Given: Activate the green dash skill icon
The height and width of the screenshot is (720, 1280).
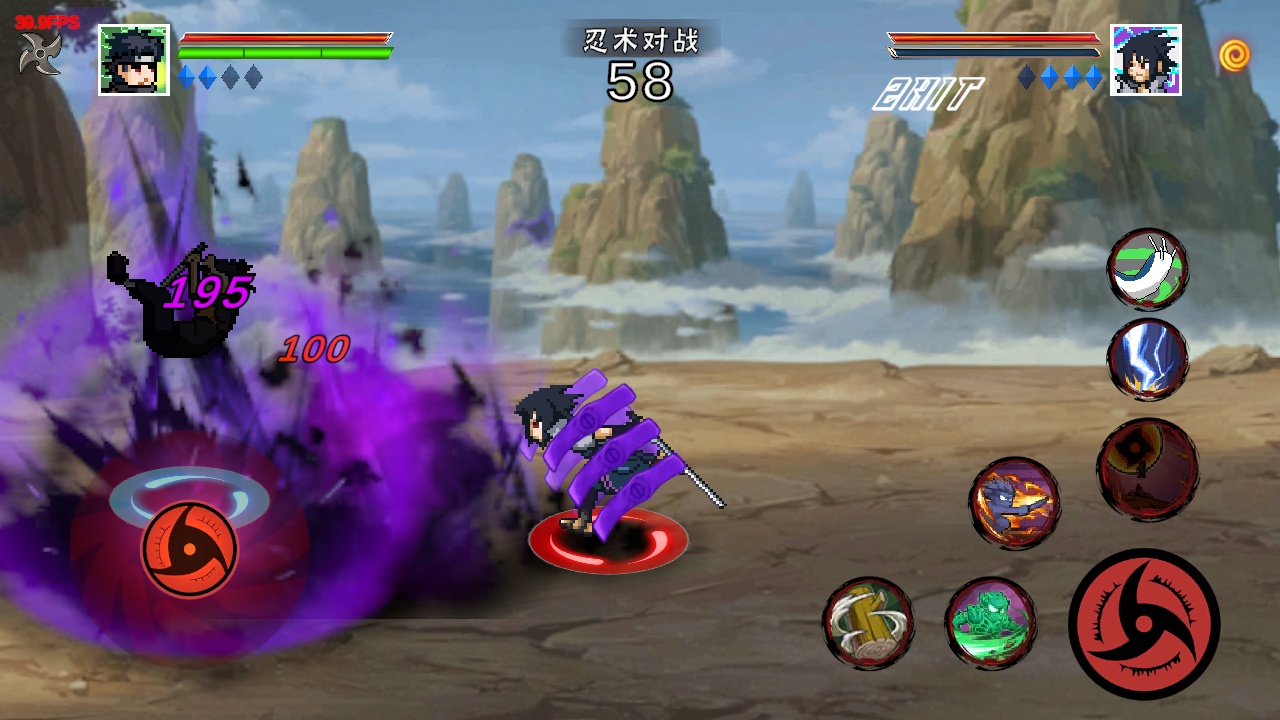Looking at the screenshot, I should click(990, 623).
